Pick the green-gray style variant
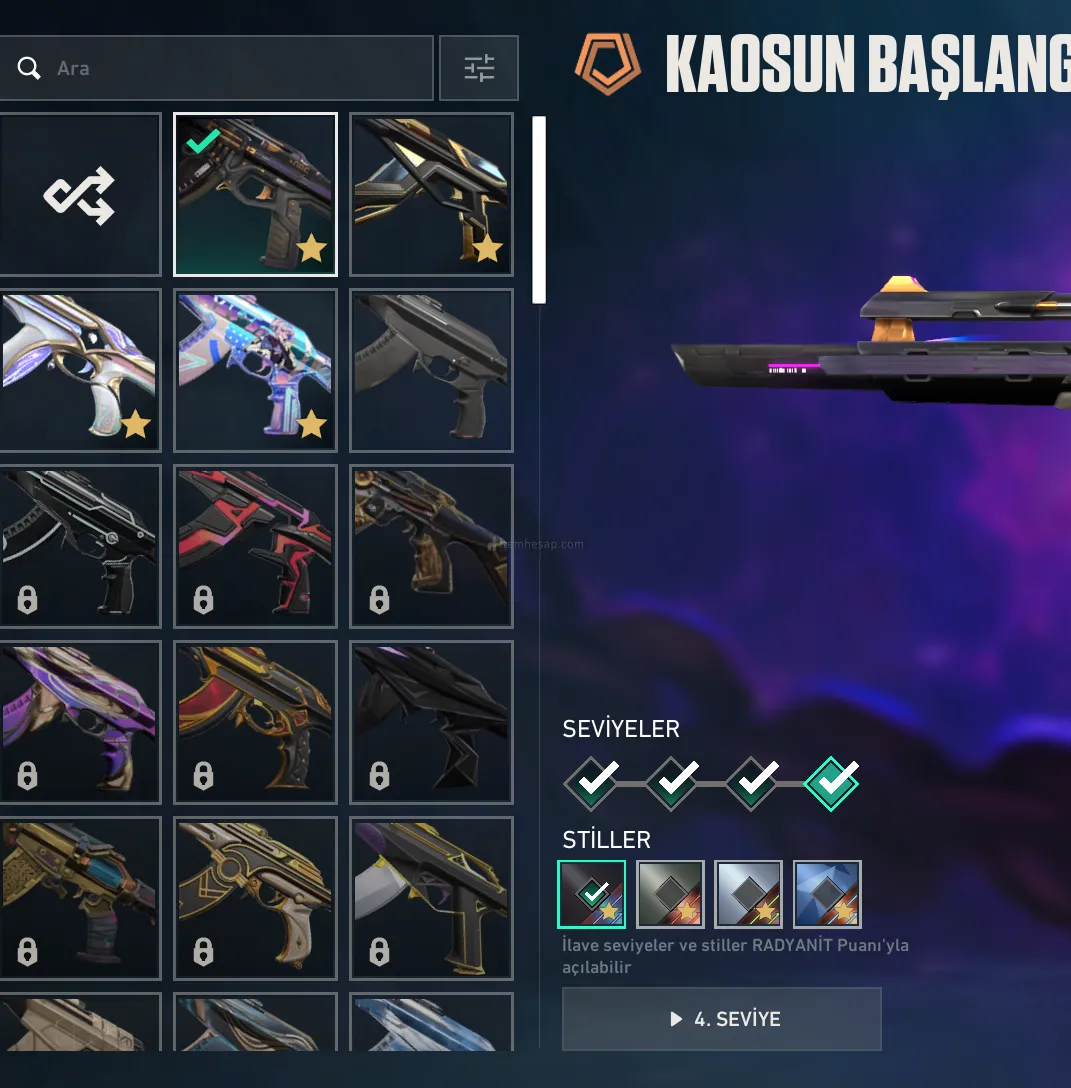 (x=670, y=894)
